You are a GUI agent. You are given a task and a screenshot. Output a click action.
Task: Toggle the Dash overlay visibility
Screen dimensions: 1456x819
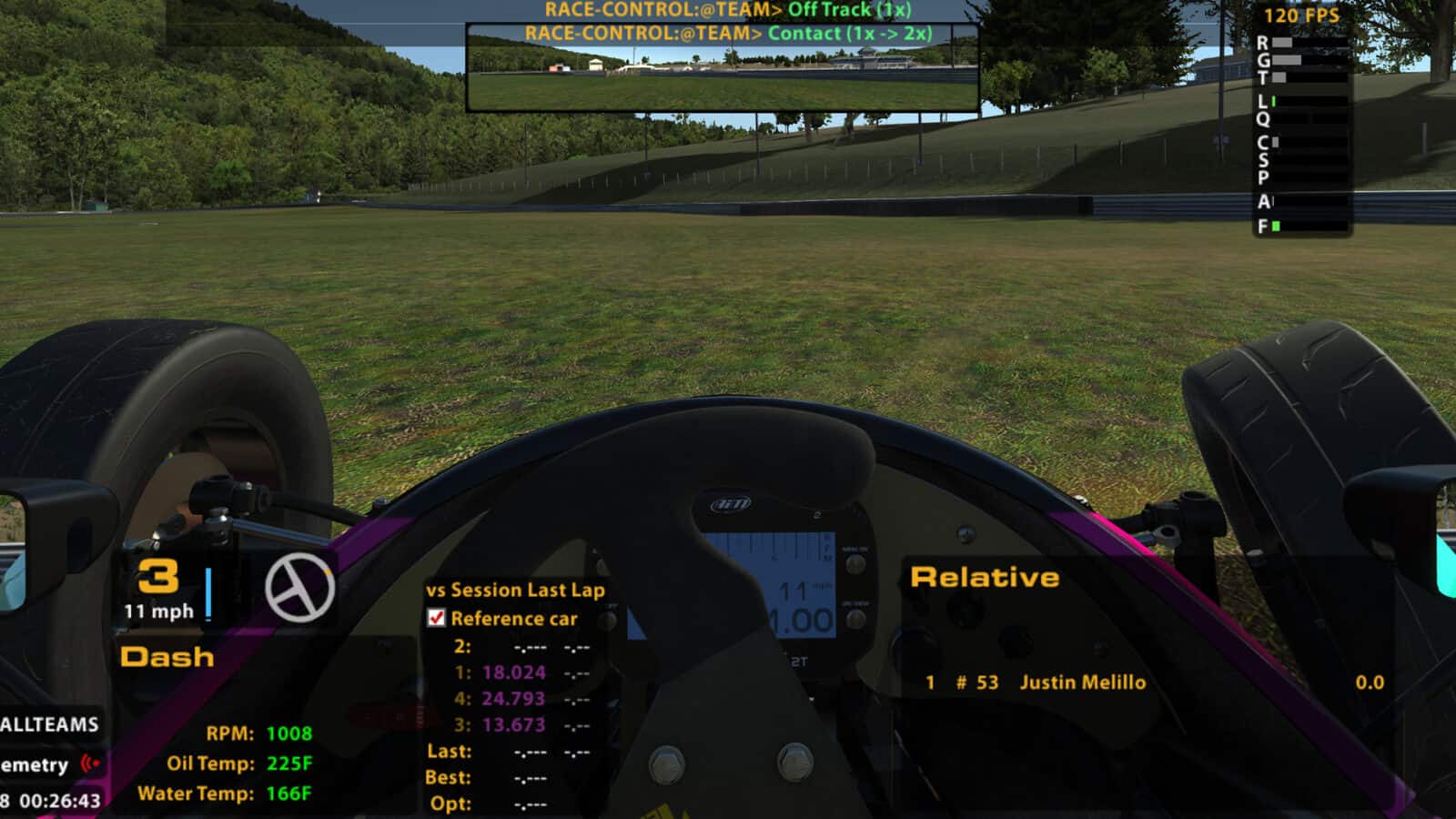point(168,658)
